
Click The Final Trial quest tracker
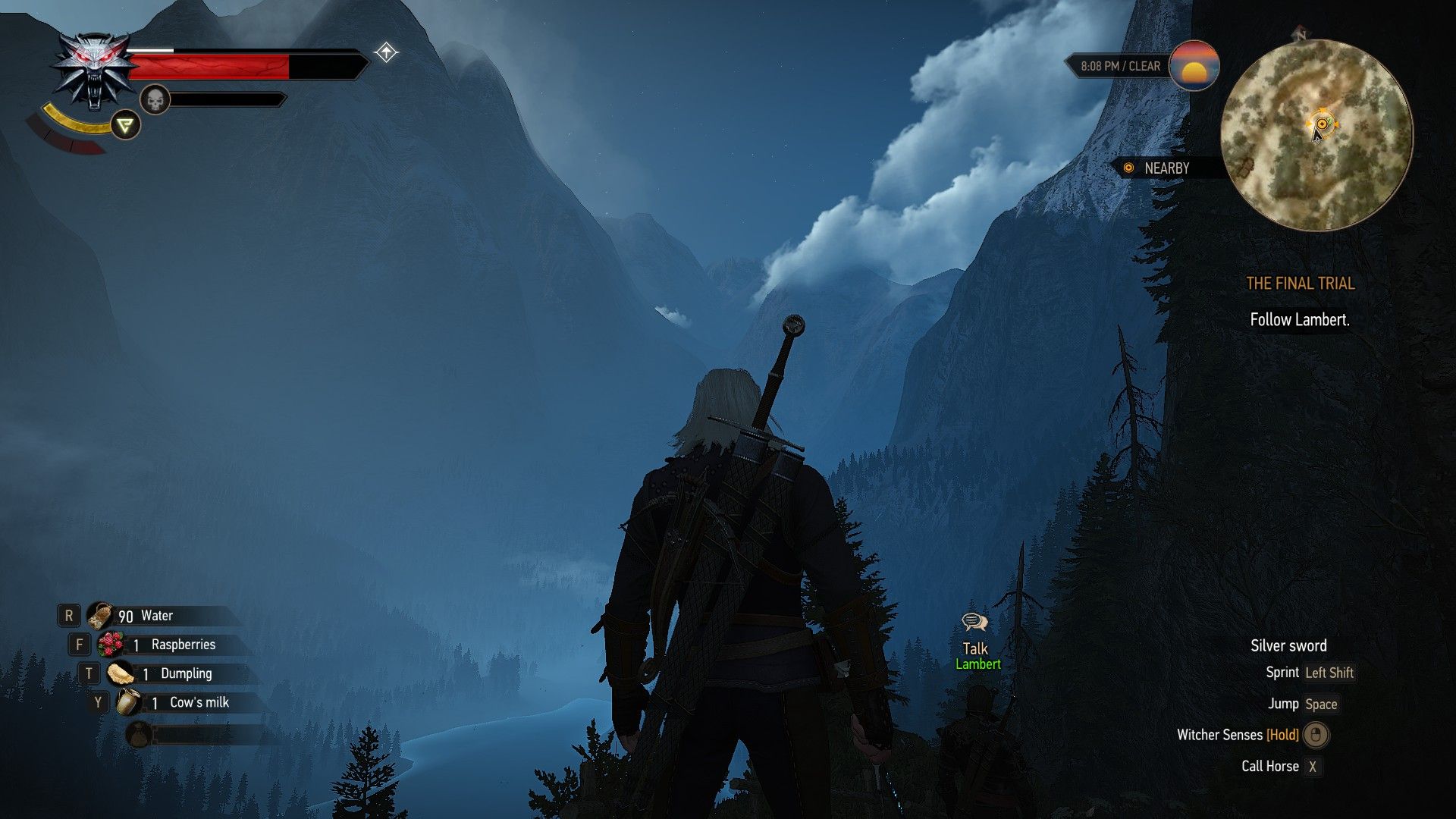[x=1300, y=284]
